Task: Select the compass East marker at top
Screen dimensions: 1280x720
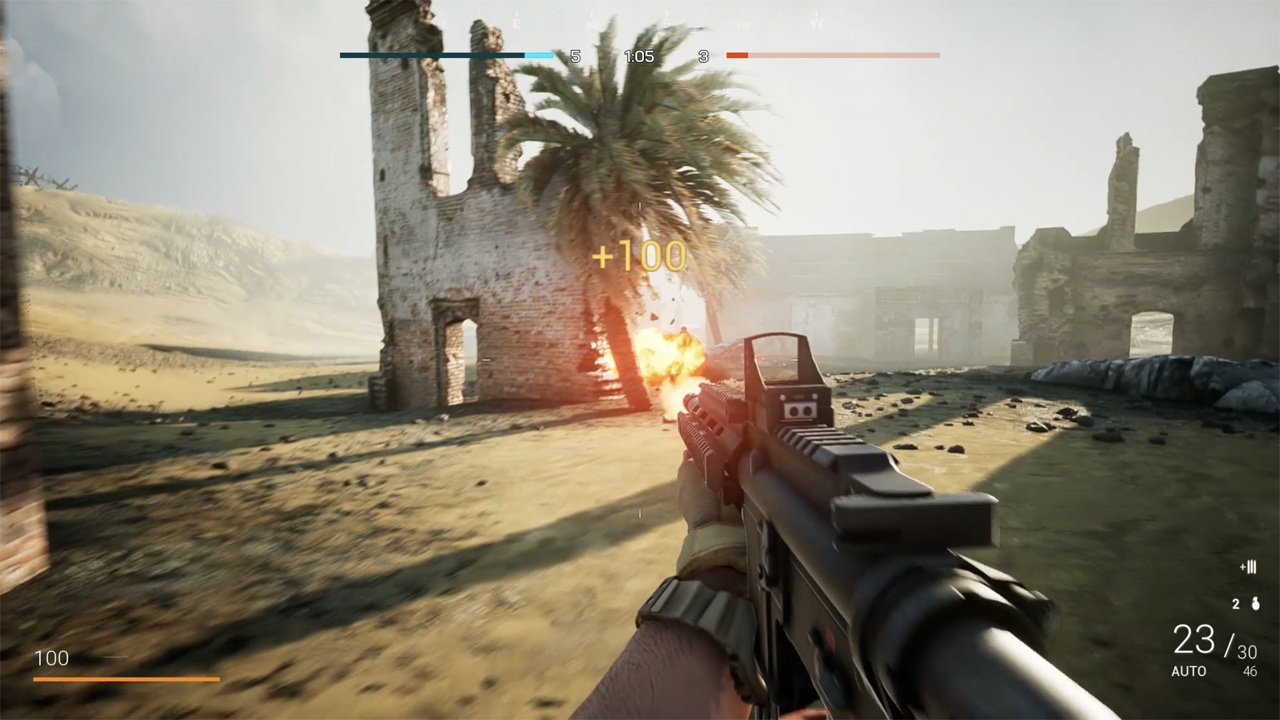Action: coord(518,22)
